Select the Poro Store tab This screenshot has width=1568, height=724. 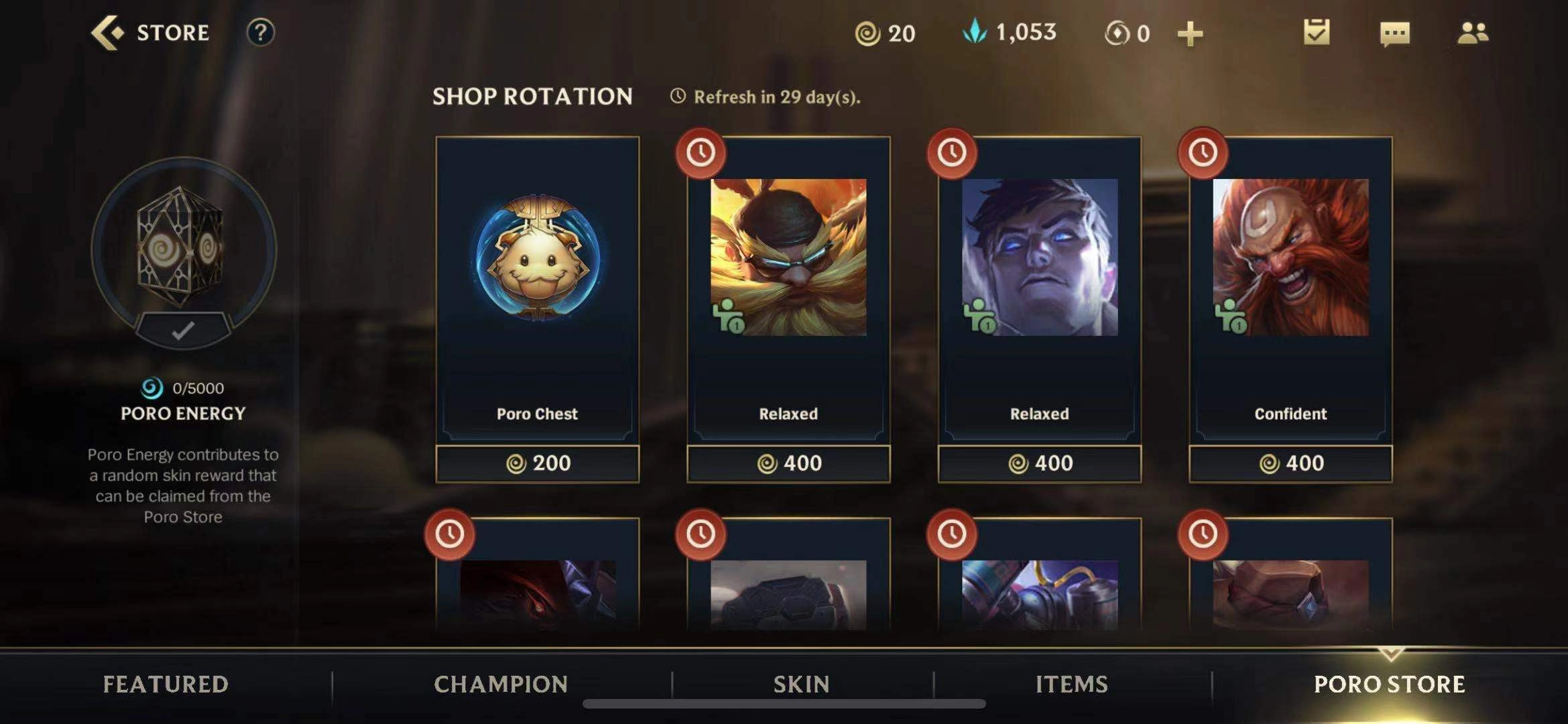coord(1389,684)
